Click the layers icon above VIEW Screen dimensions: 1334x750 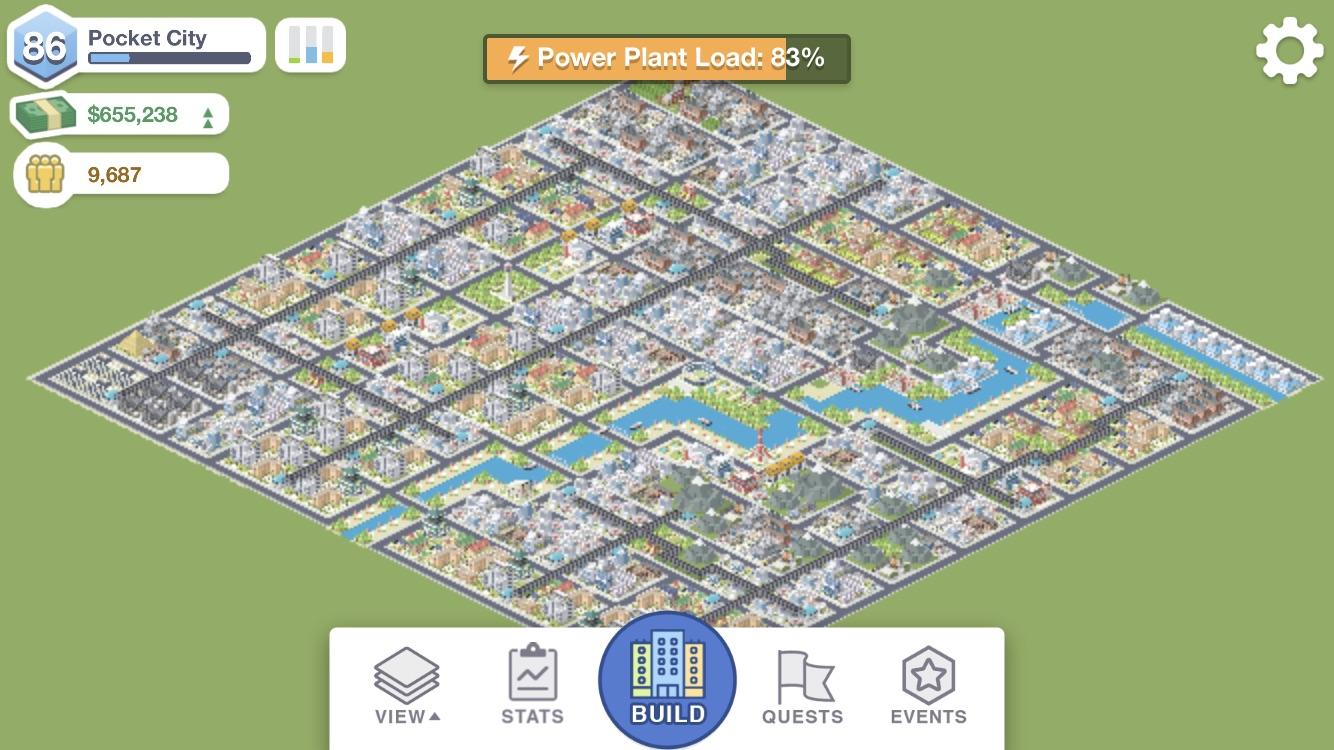click(406, 668)
